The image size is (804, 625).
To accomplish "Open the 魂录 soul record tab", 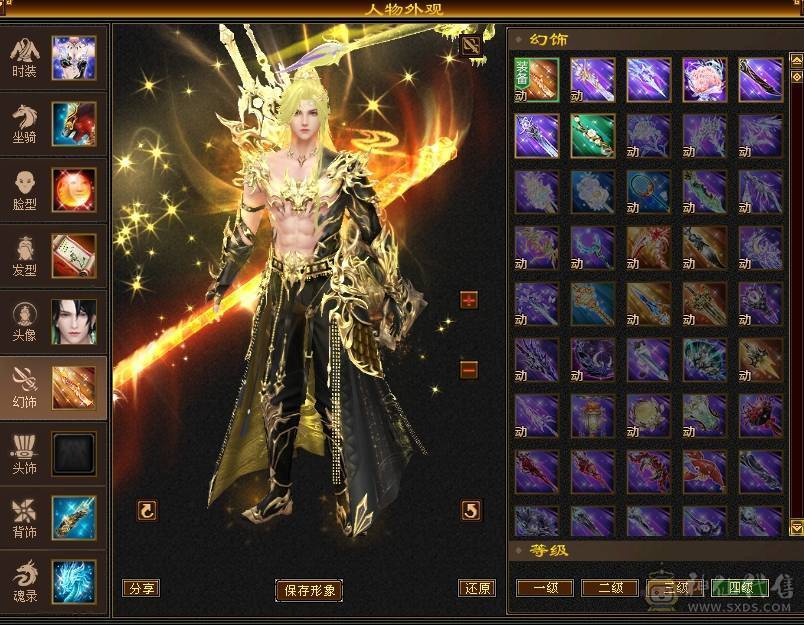I will point(53,582).
